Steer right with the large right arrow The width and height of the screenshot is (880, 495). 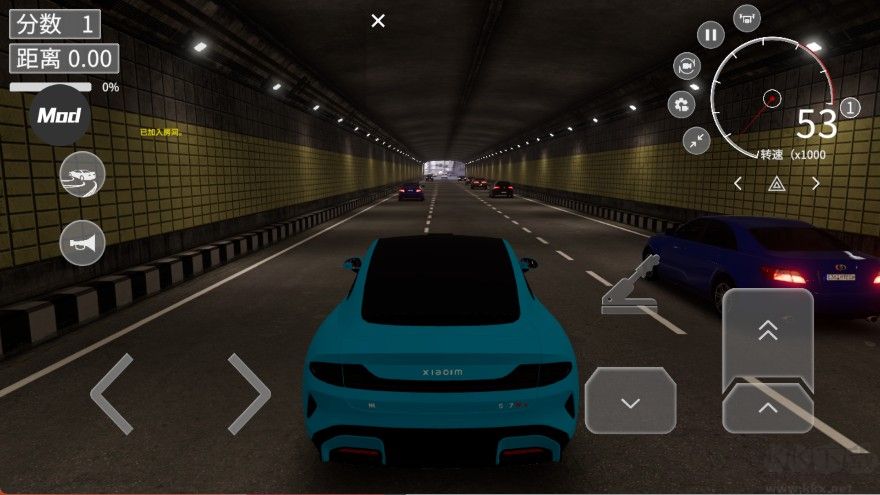(248, 394)
